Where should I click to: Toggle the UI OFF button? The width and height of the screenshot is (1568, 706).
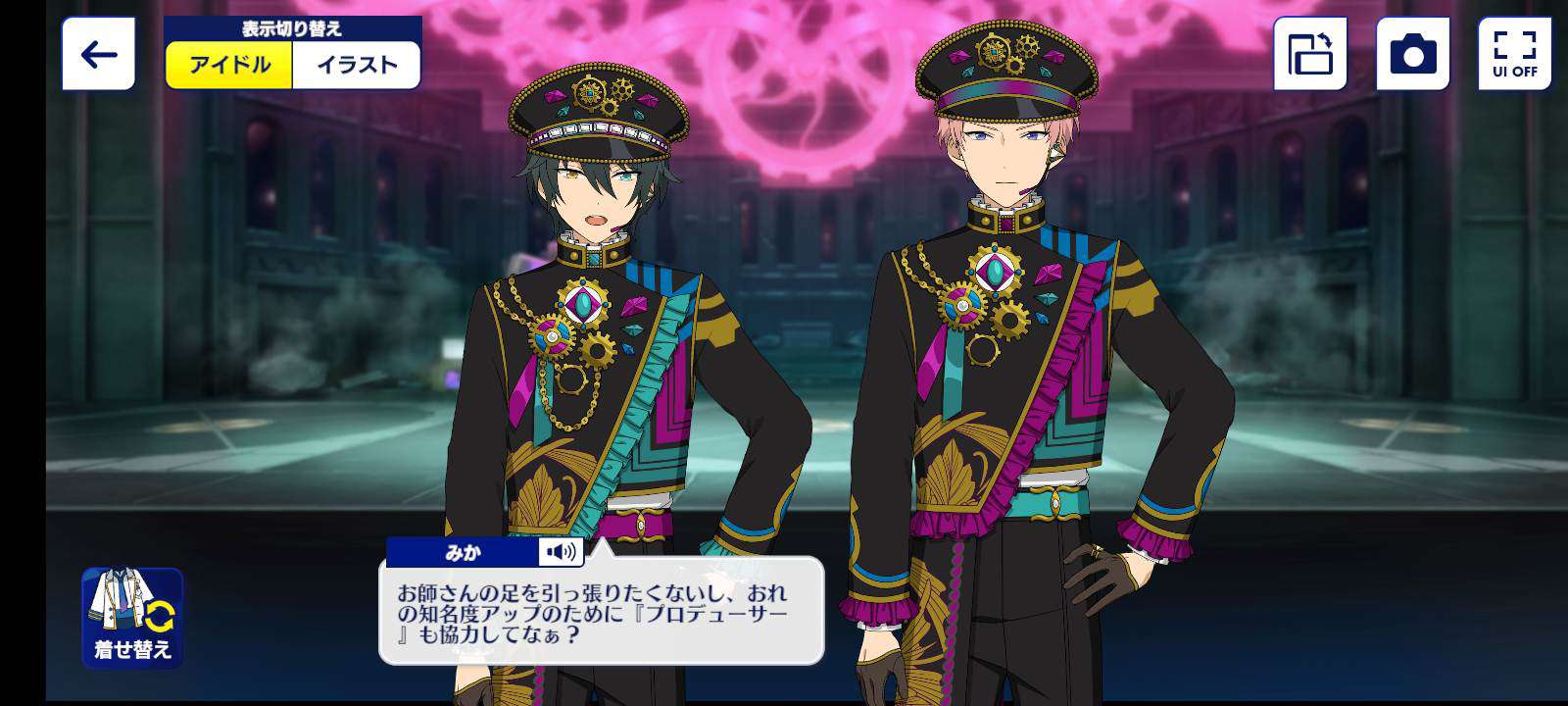1514,55
